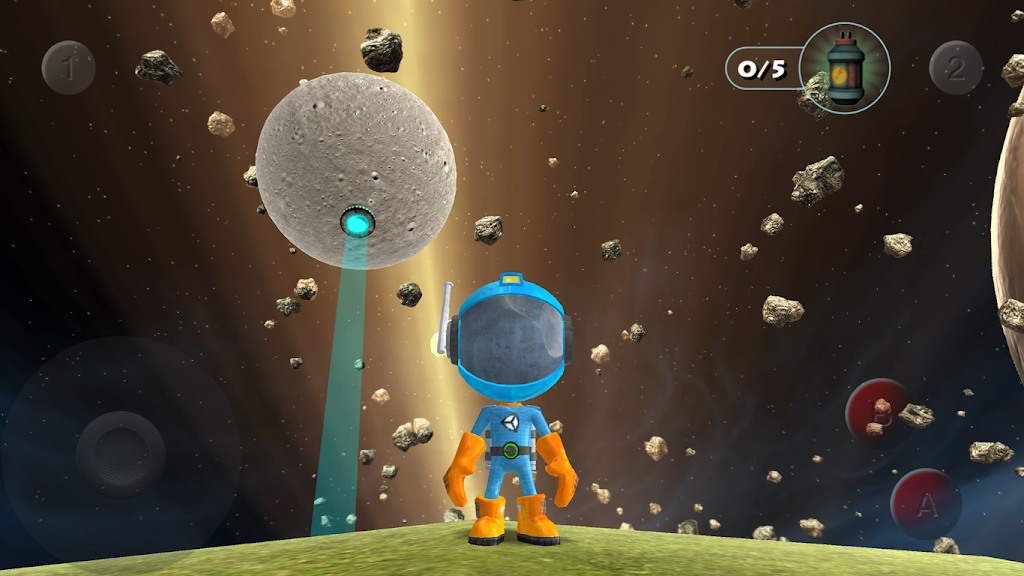
Task: Tap the round 2 button
Action: coord(956,68)
